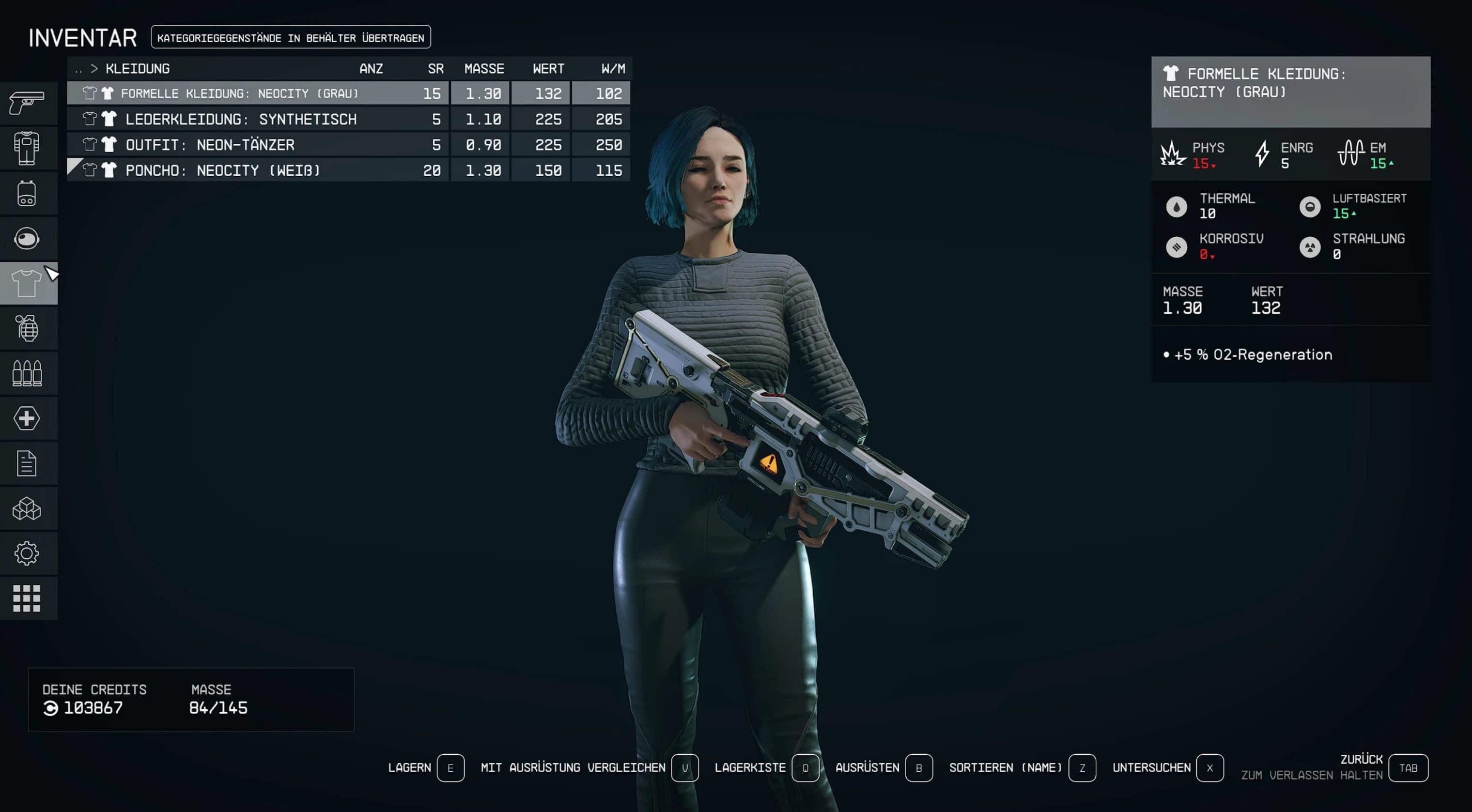Open the backpack/boost pack category
The height and width of the screenshot is (812, 1472).
coord(27,194)
